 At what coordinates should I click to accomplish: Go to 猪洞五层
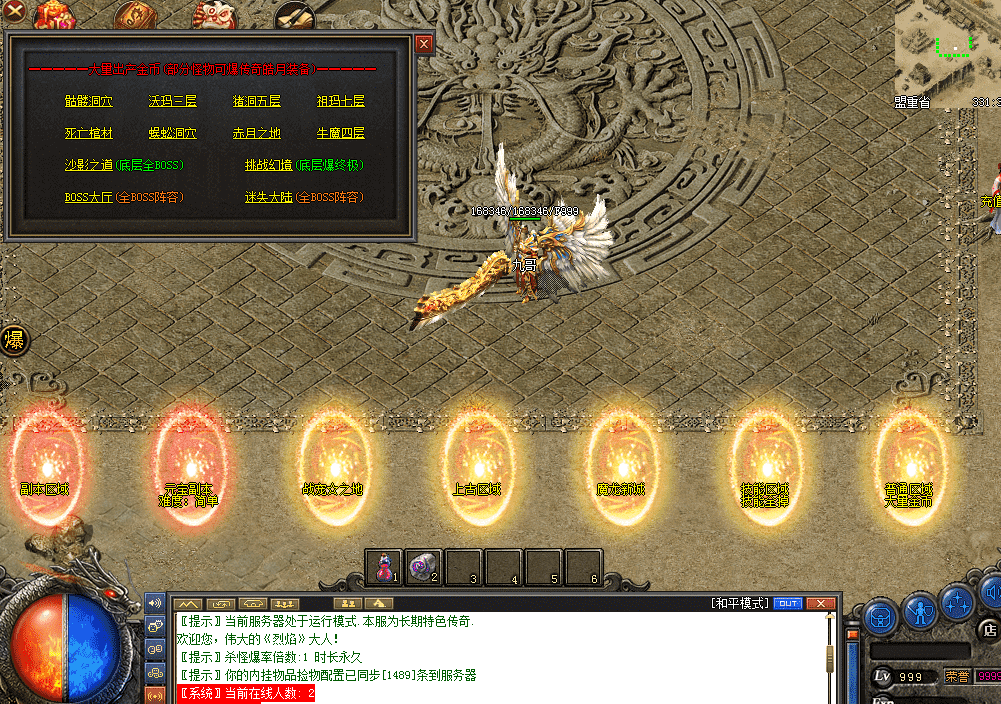click(x=256, y=101)
